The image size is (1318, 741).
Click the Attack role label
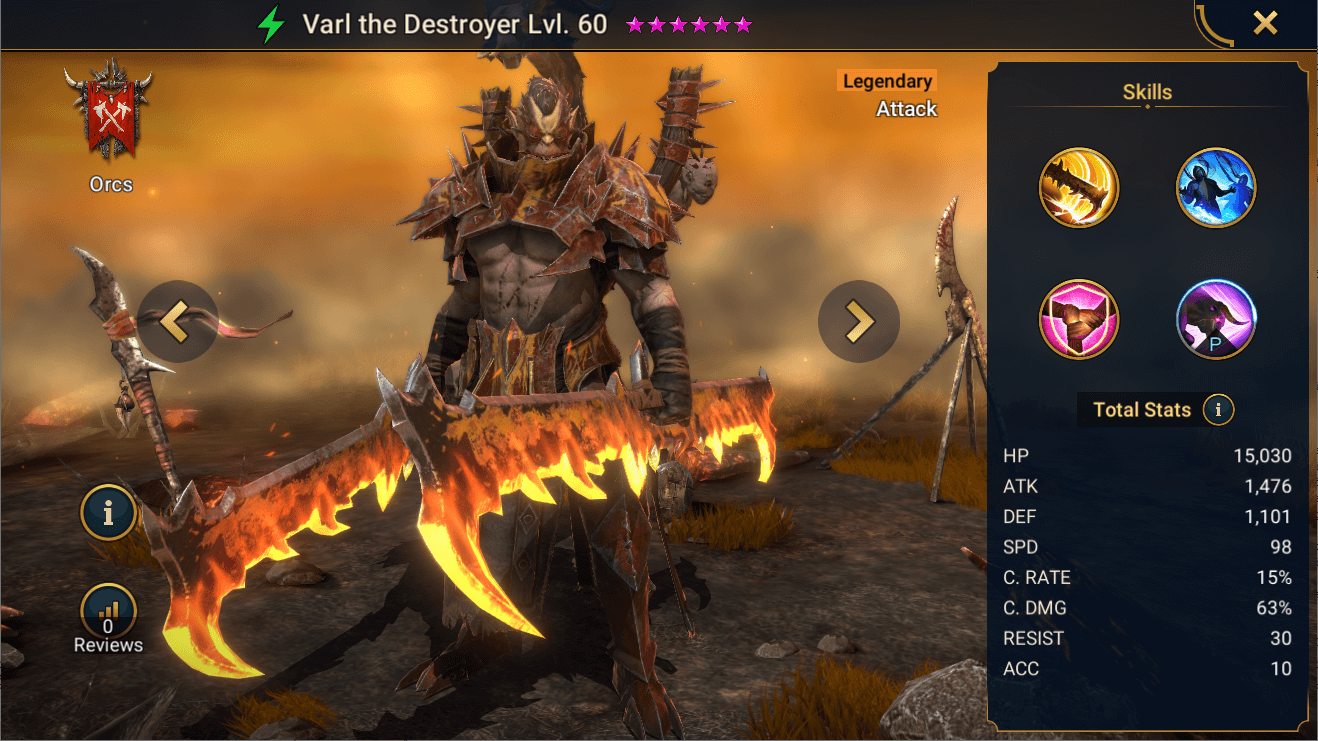[906, 108]
